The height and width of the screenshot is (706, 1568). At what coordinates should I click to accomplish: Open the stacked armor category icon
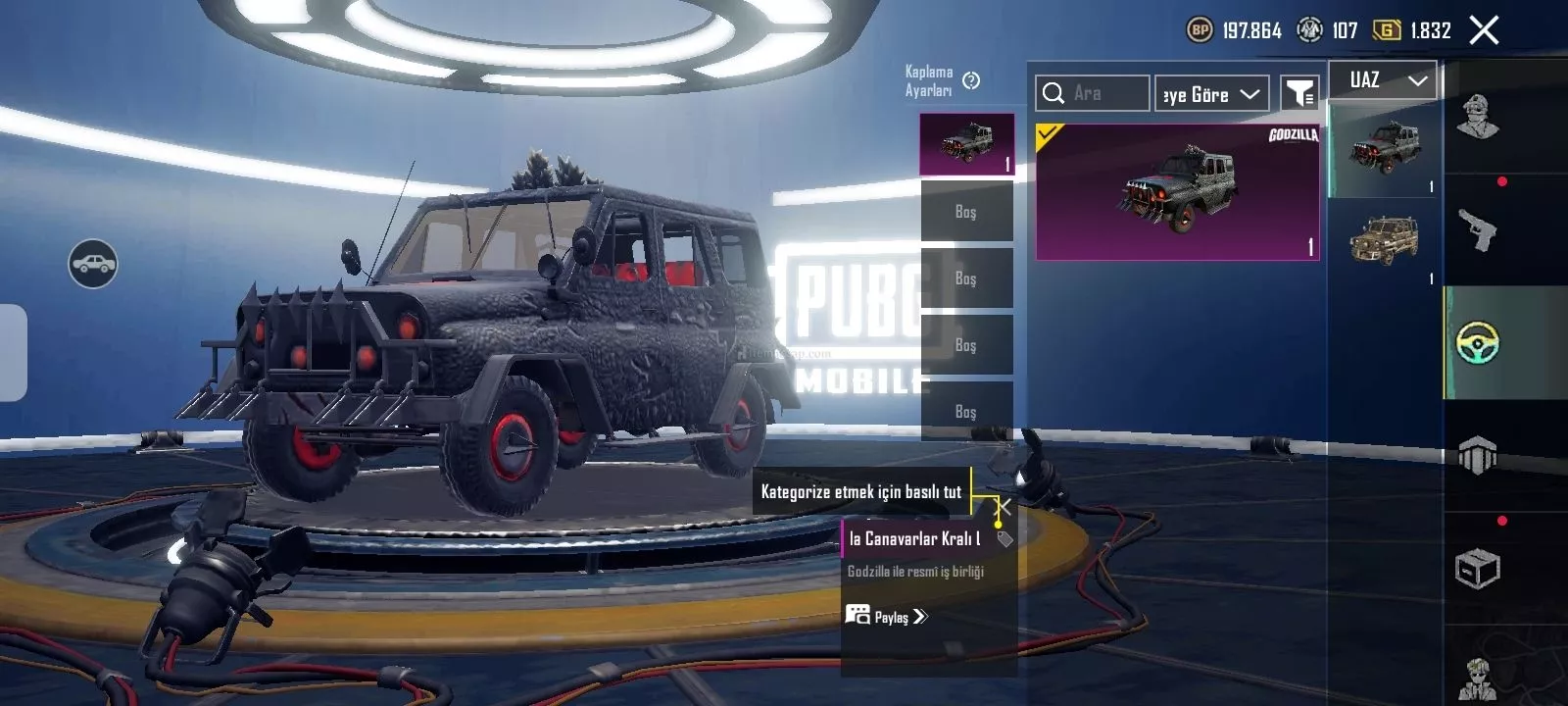1477,456
